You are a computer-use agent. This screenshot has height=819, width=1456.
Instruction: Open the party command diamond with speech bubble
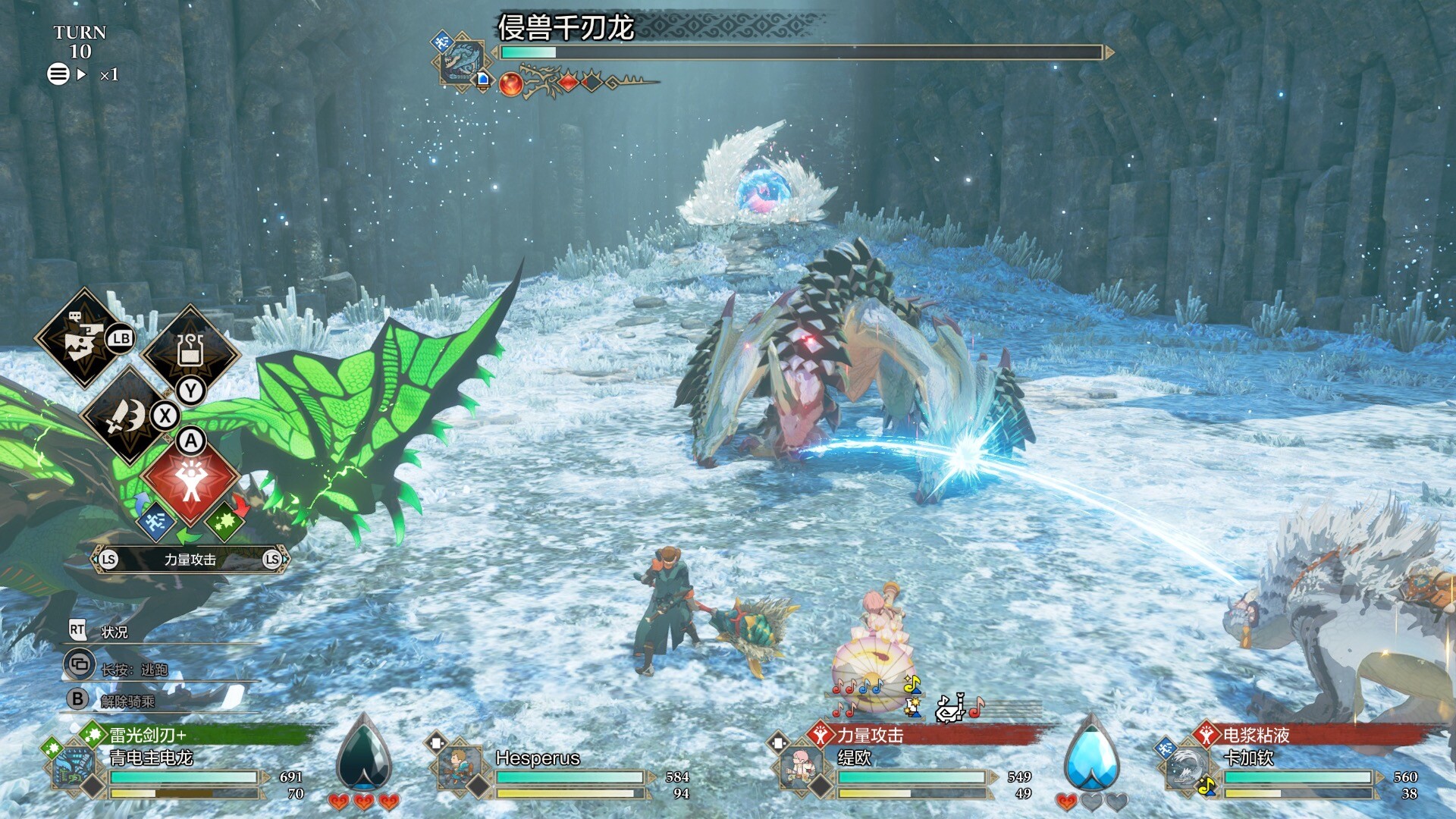pyautogui.click(x=83, y=338)
